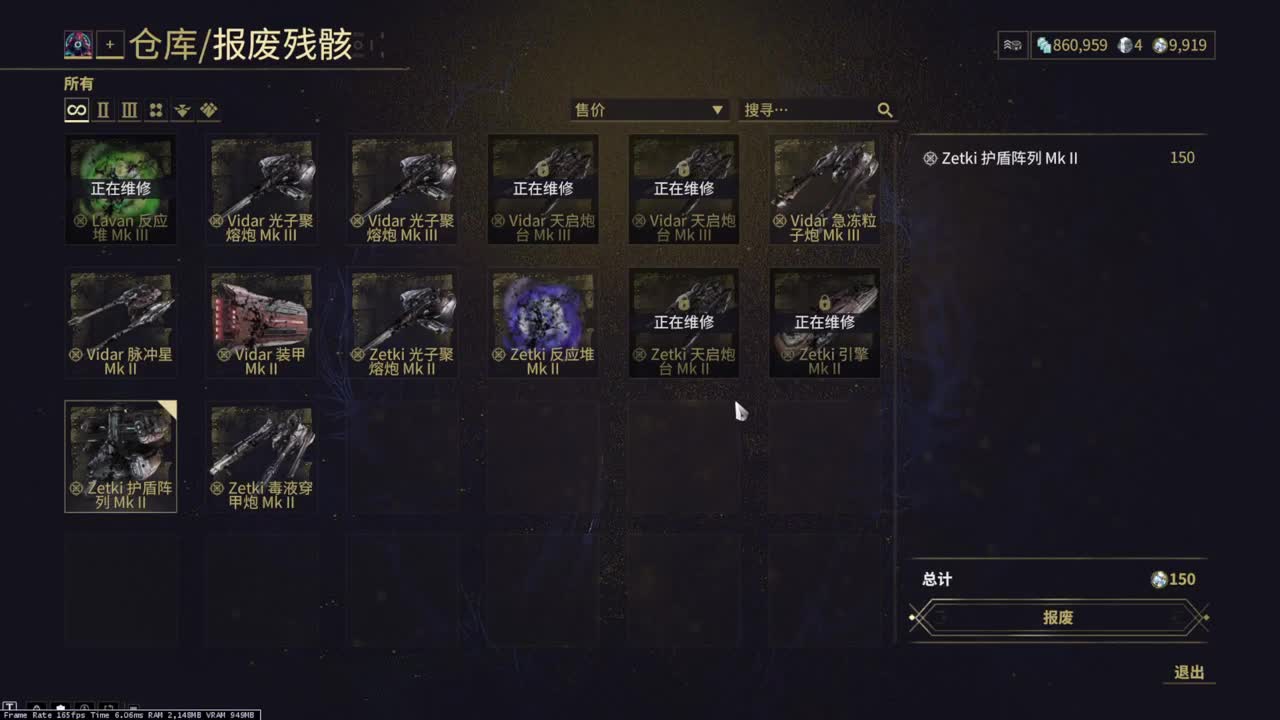Toggle the Mk II tier filter

[102, 110]
